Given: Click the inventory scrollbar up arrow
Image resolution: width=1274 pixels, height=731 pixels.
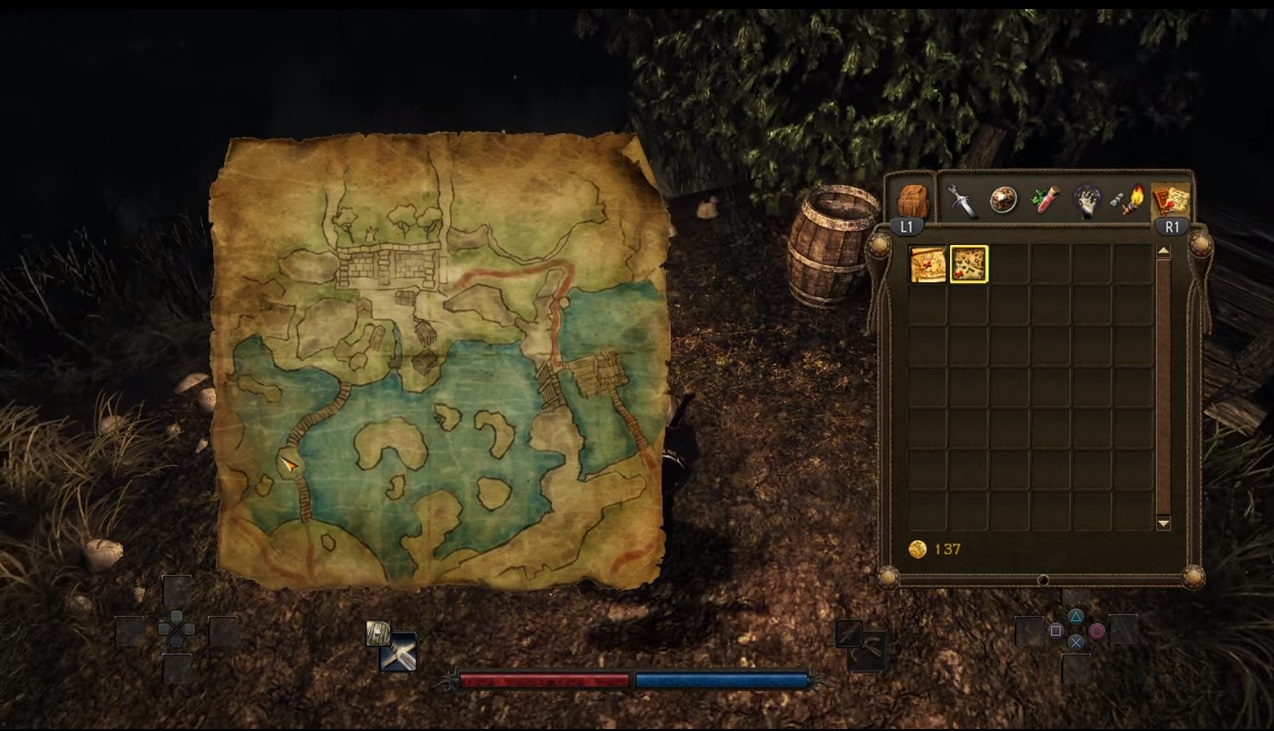Looking at the screenshot, I should point(1163,252).
